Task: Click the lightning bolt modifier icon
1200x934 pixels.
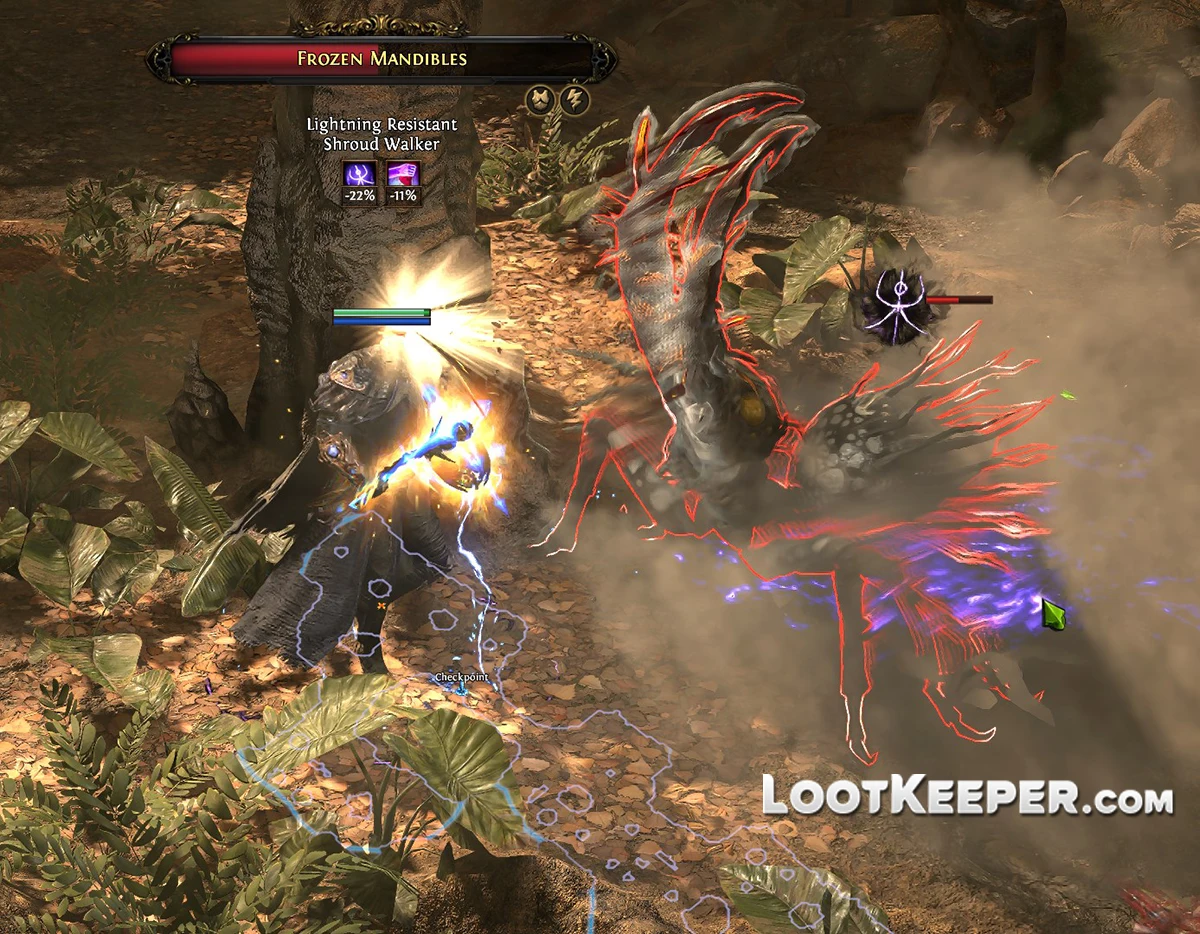Action: pos(575,100)
